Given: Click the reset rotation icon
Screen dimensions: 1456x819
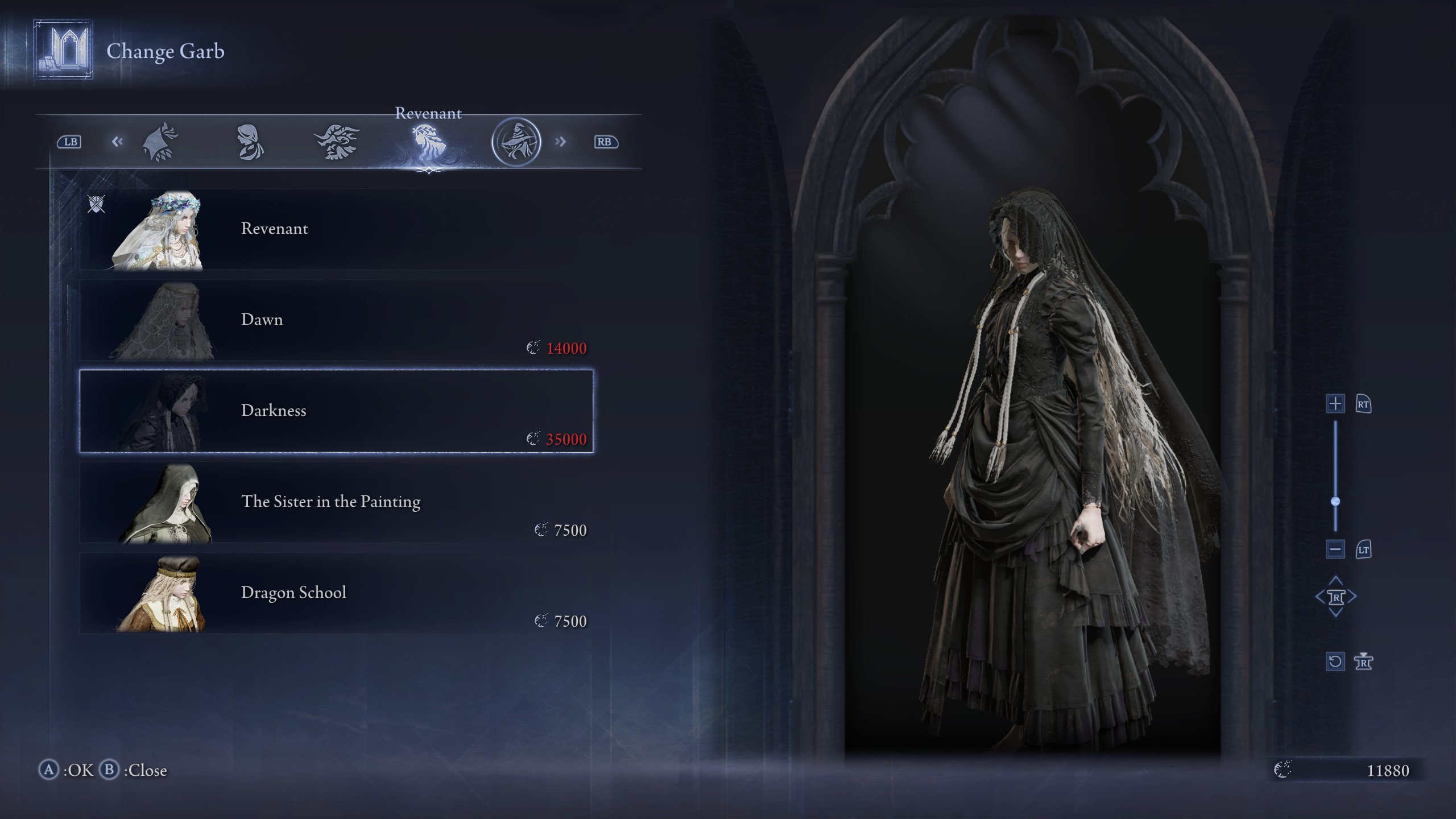Looking at the screenshot, I should coord(1336,661).
